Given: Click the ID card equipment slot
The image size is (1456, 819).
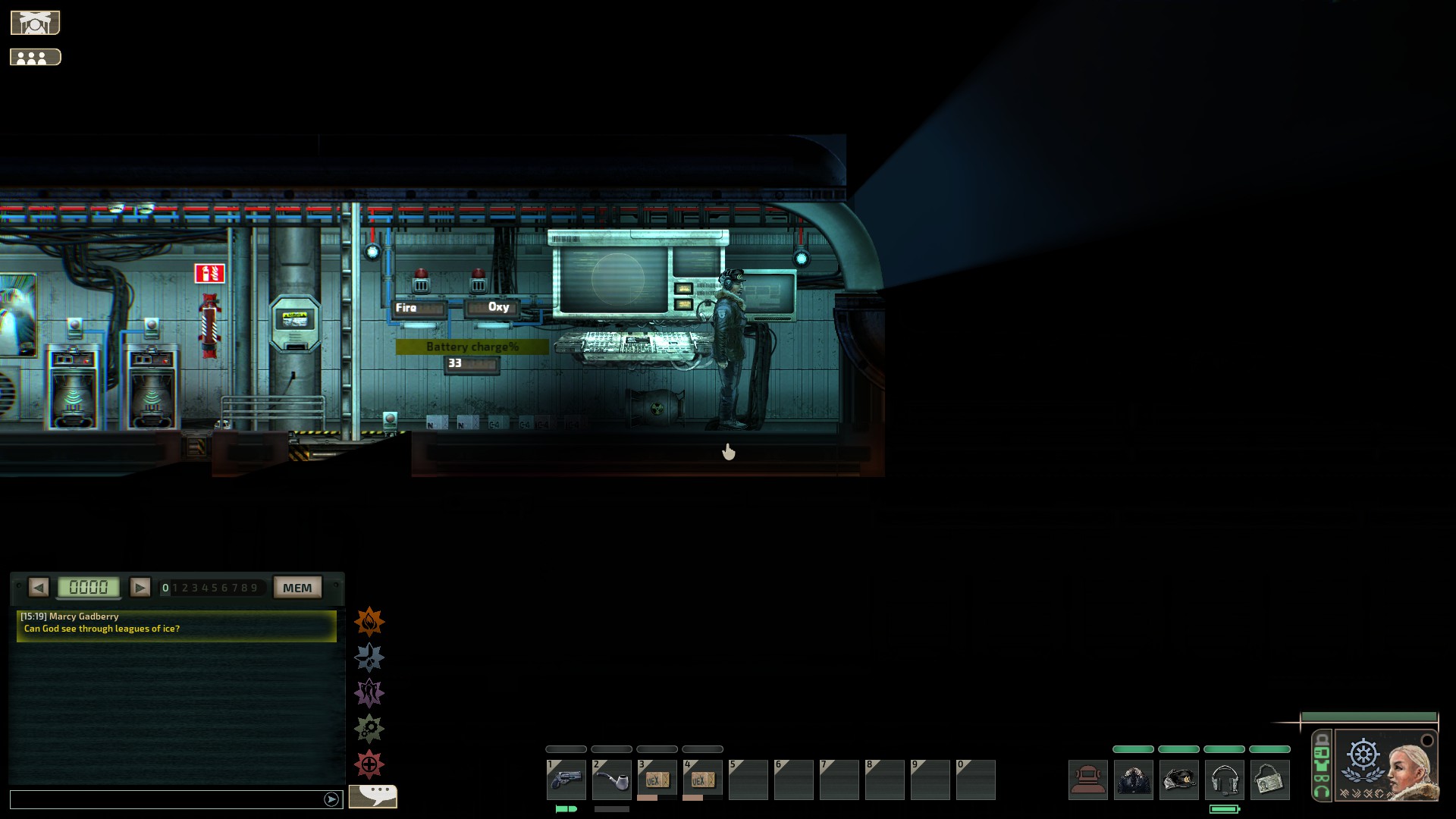Looking at the screenshot, I should (1270, 780).
